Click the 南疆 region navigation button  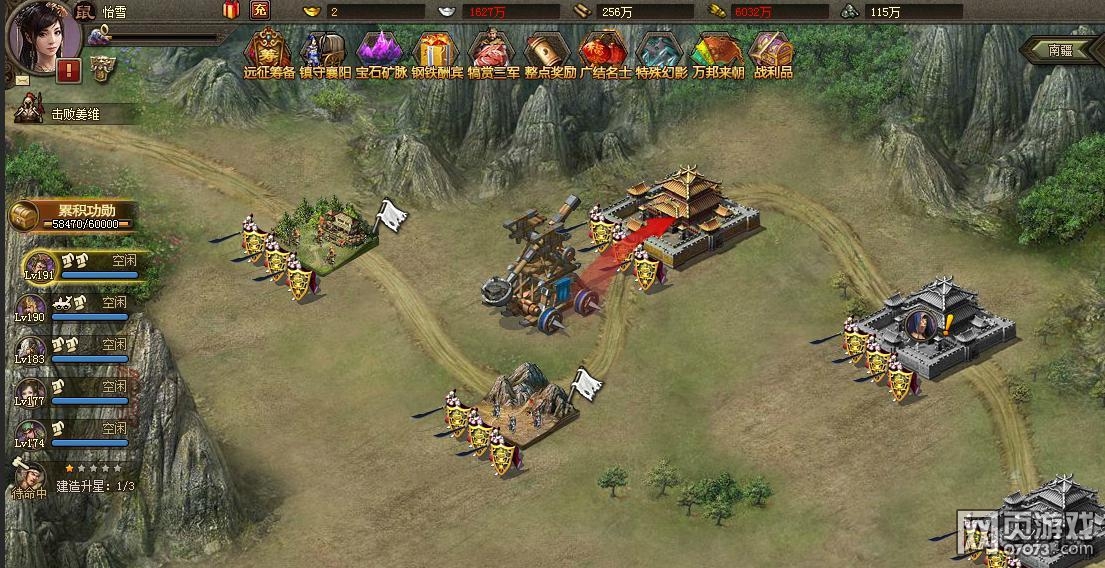point(1062,49)
